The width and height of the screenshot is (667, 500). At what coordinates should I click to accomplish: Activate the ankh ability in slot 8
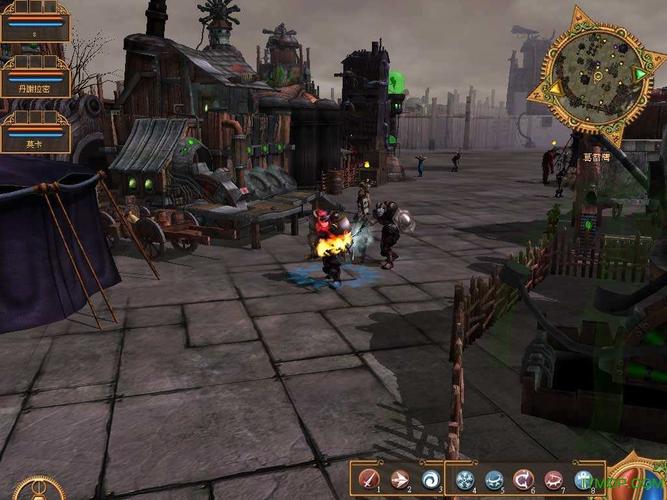click(x=585, y=479)
